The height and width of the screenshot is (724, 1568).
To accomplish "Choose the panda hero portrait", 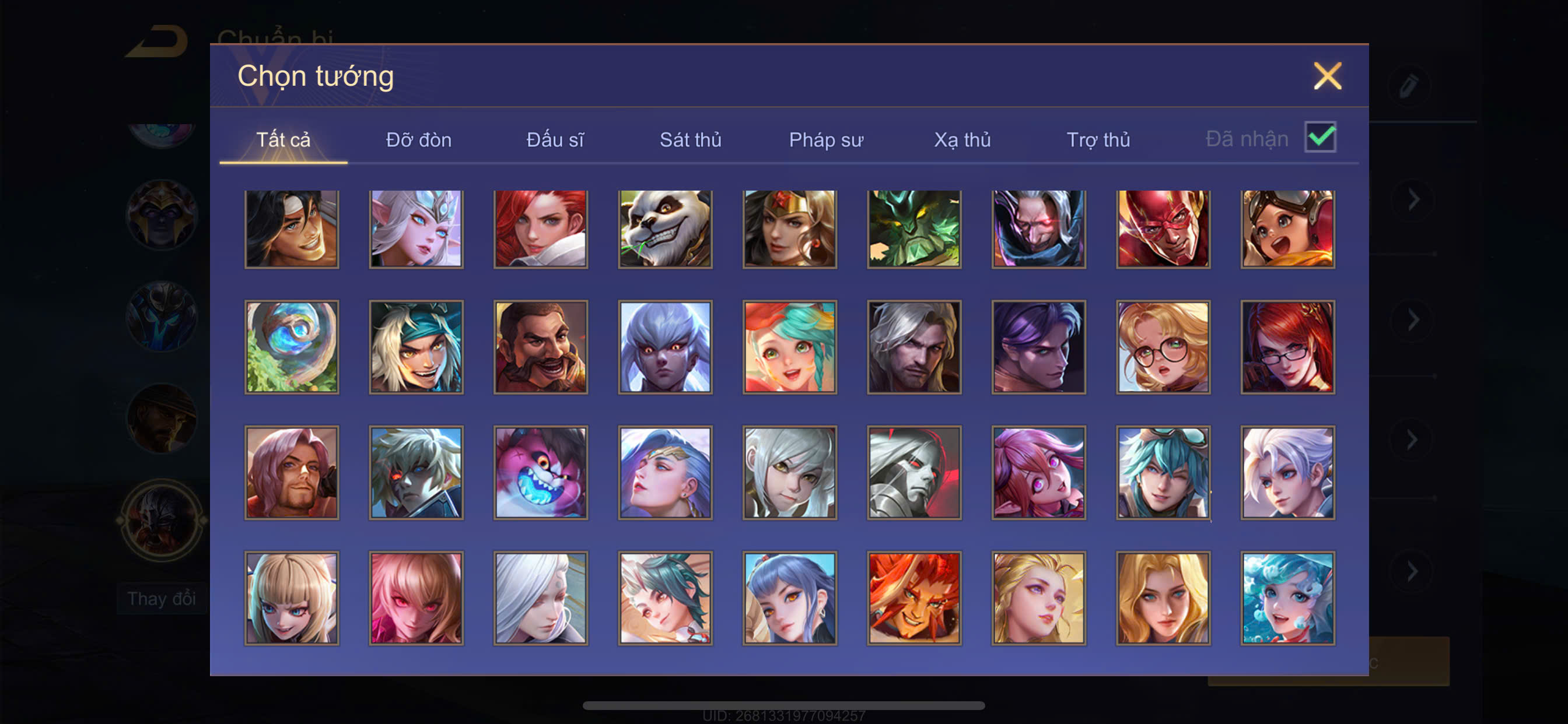I will click(666, 229).
